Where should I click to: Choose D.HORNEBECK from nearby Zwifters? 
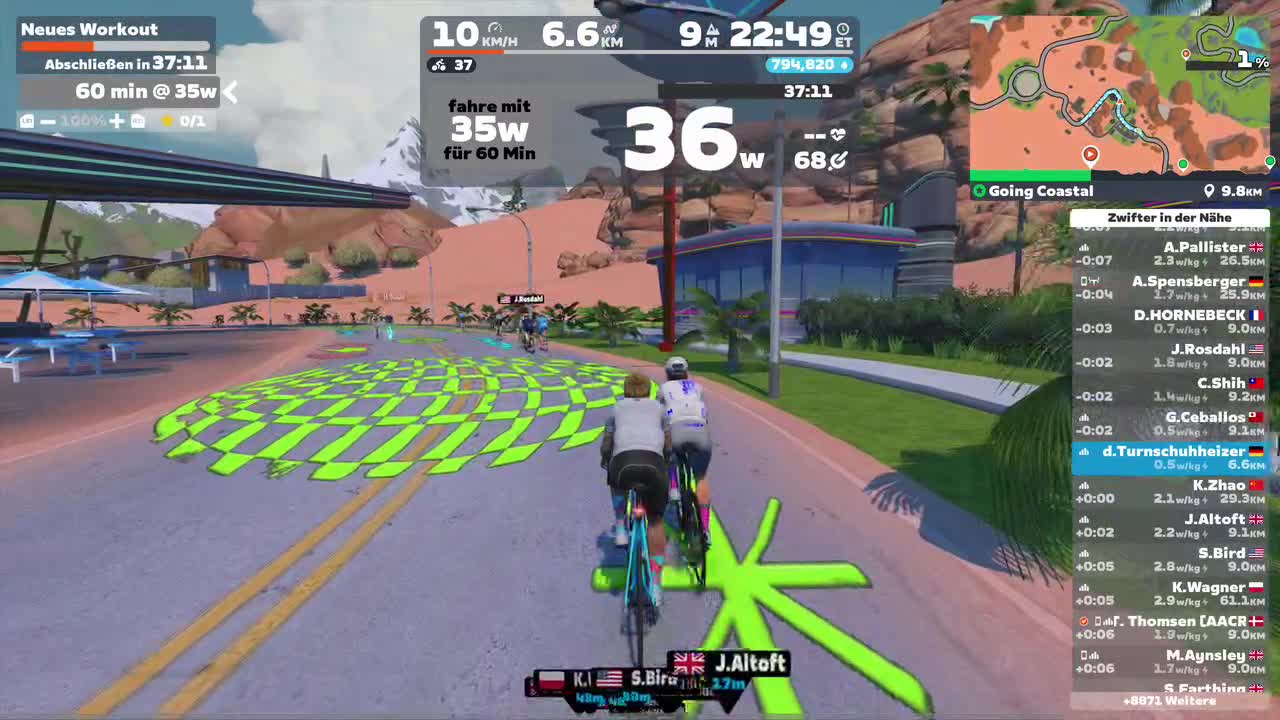[1170, 322]
